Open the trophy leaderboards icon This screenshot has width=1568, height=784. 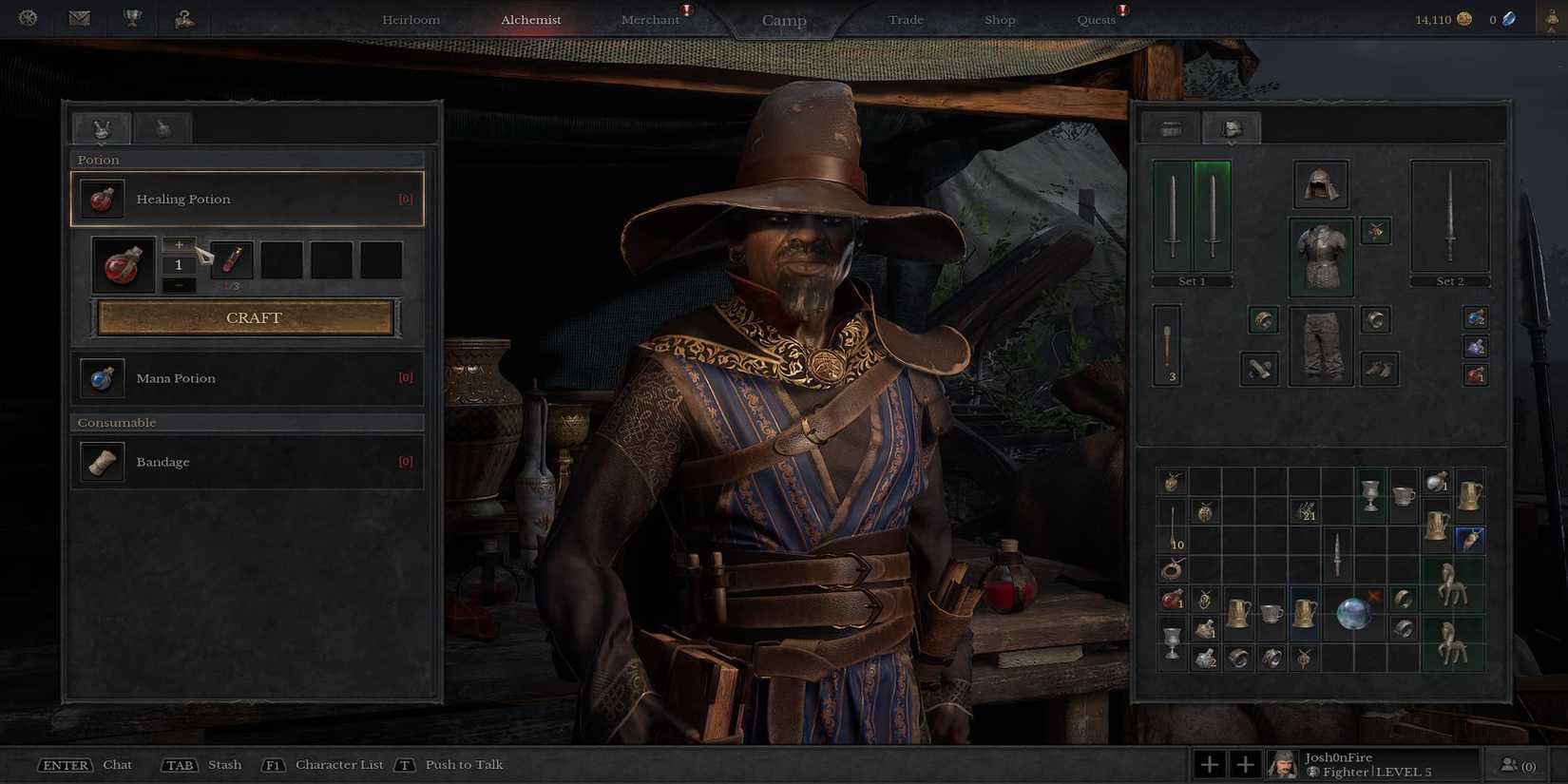coord(132,17)
